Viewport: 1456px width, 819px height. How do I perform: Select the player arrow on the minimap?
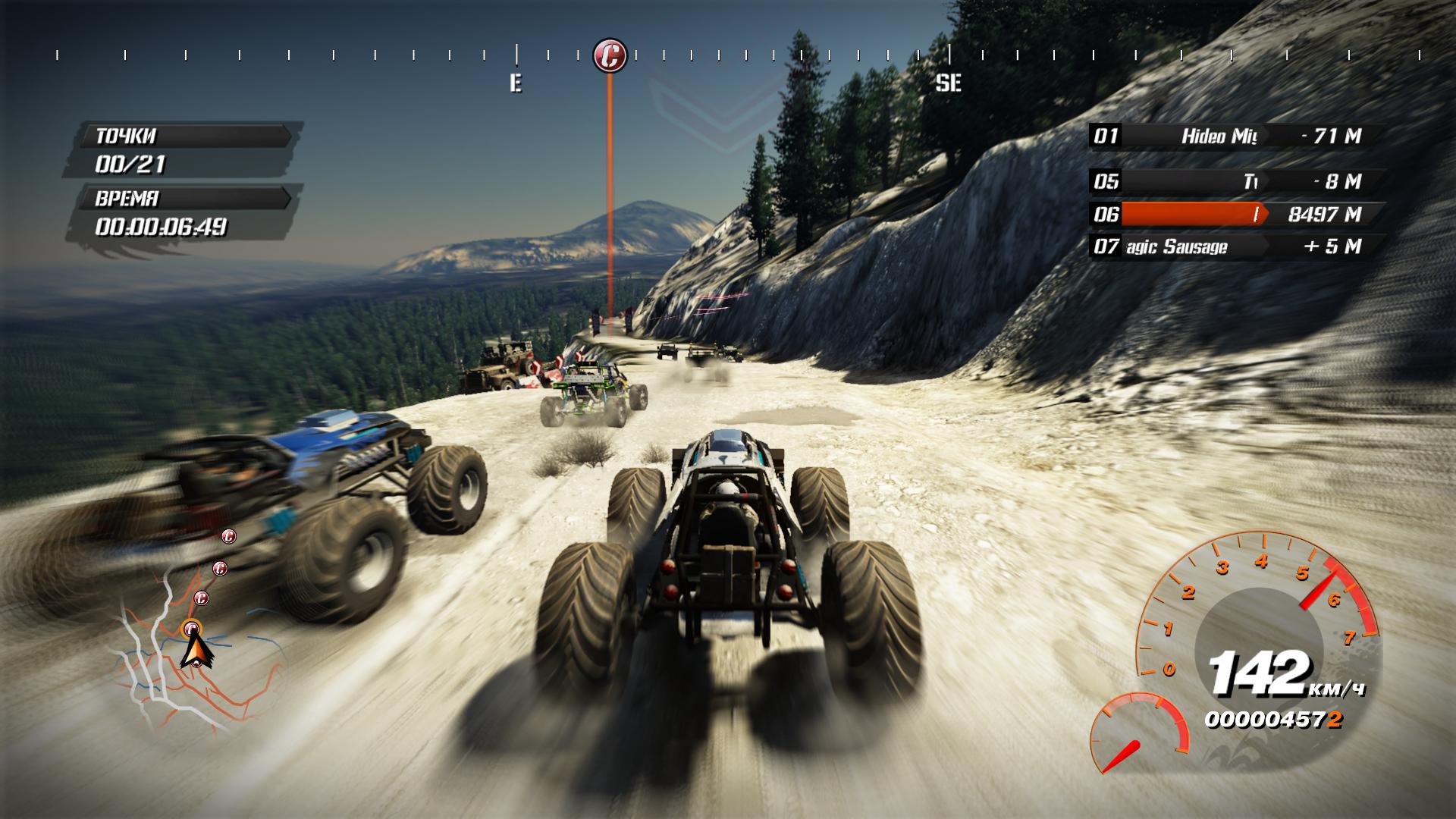[196, 651]
